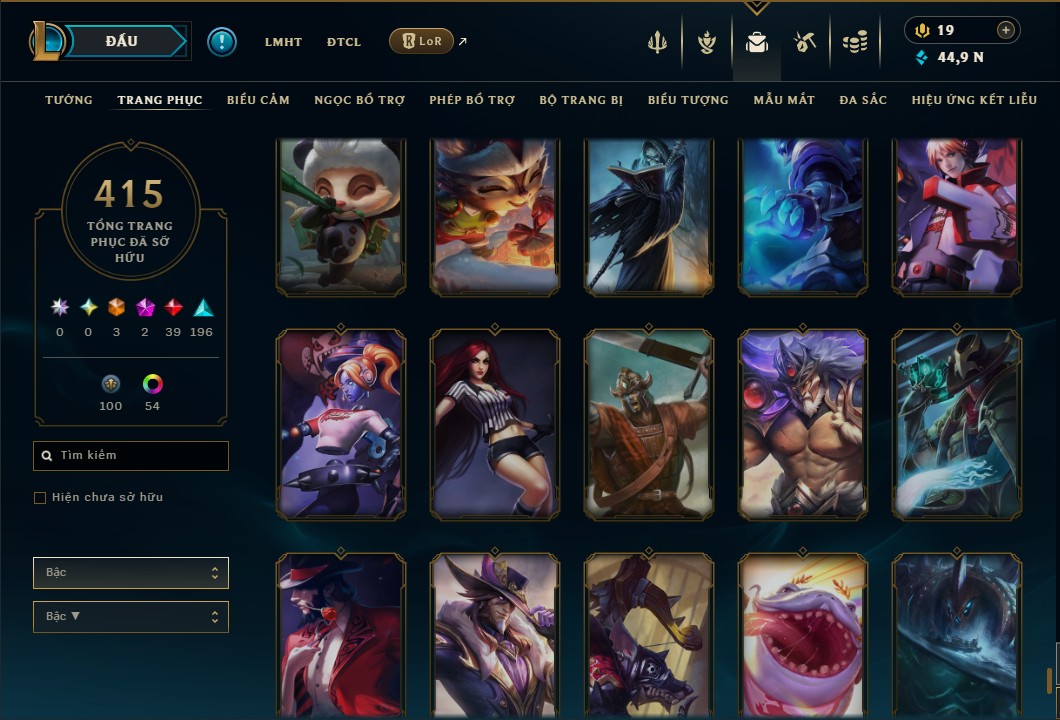This screenshot has height=720, width=1060.
Task: Click the Tìm kiếm search field
Action: [x=131, y=456]
